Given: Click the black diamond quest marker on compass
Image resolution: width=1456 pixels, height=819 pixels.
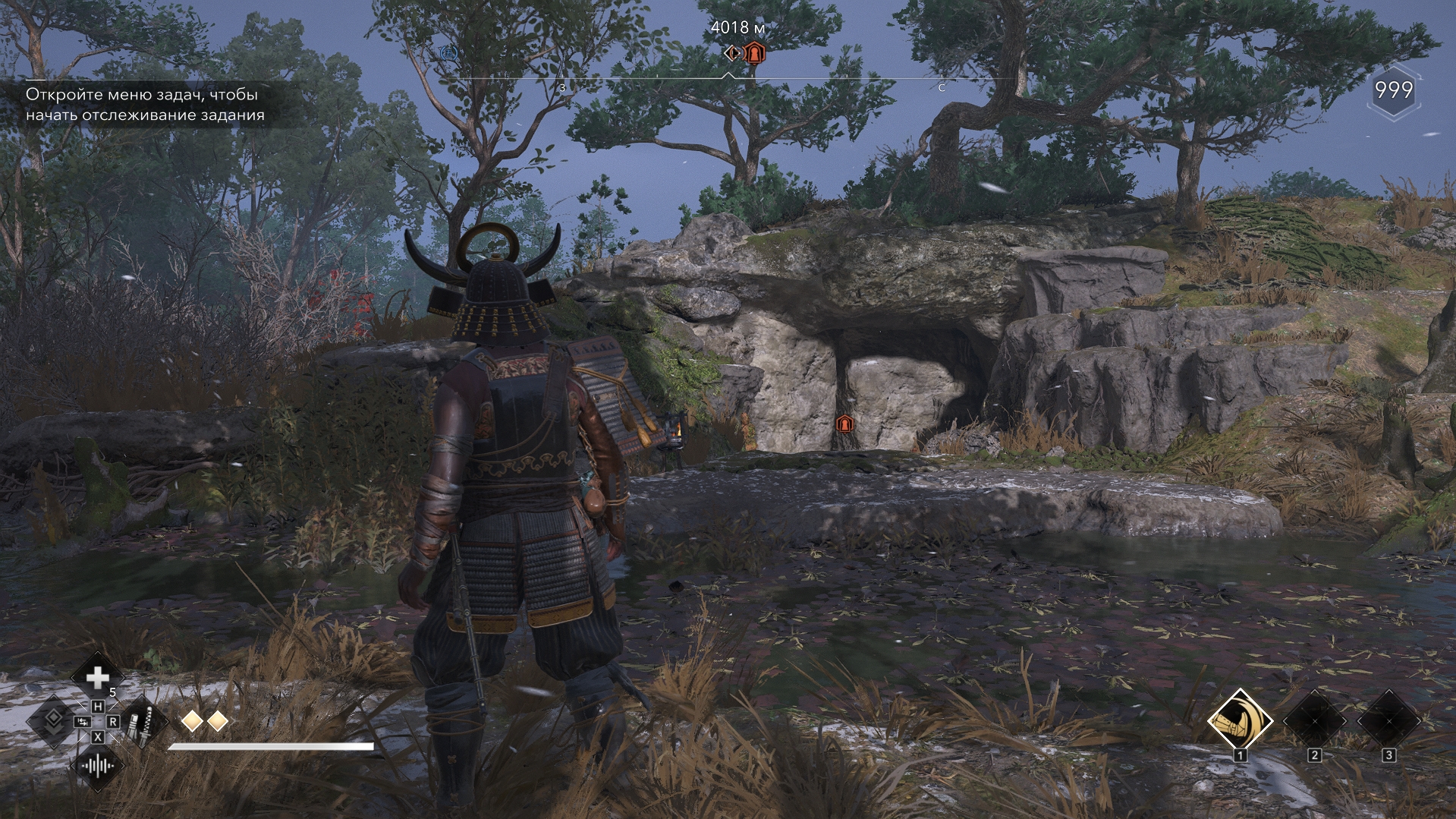Looking at the screenshot, I should (x=733, y=53).
